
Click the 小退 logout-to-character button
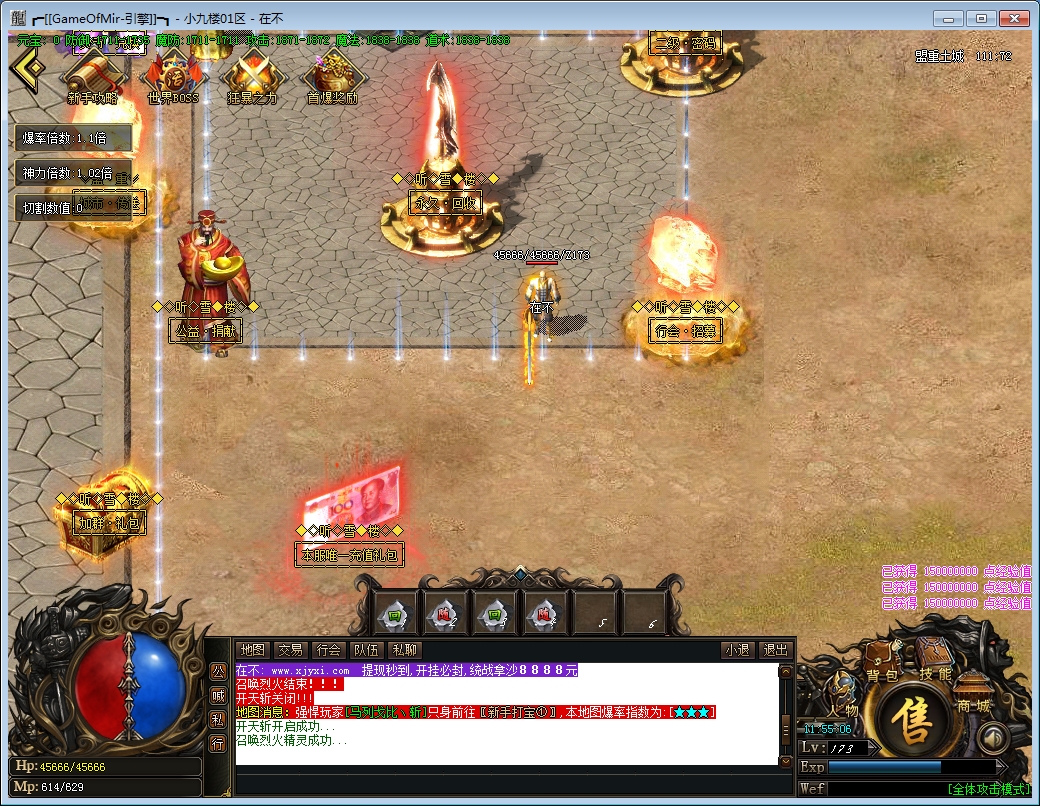click(738, 650)
